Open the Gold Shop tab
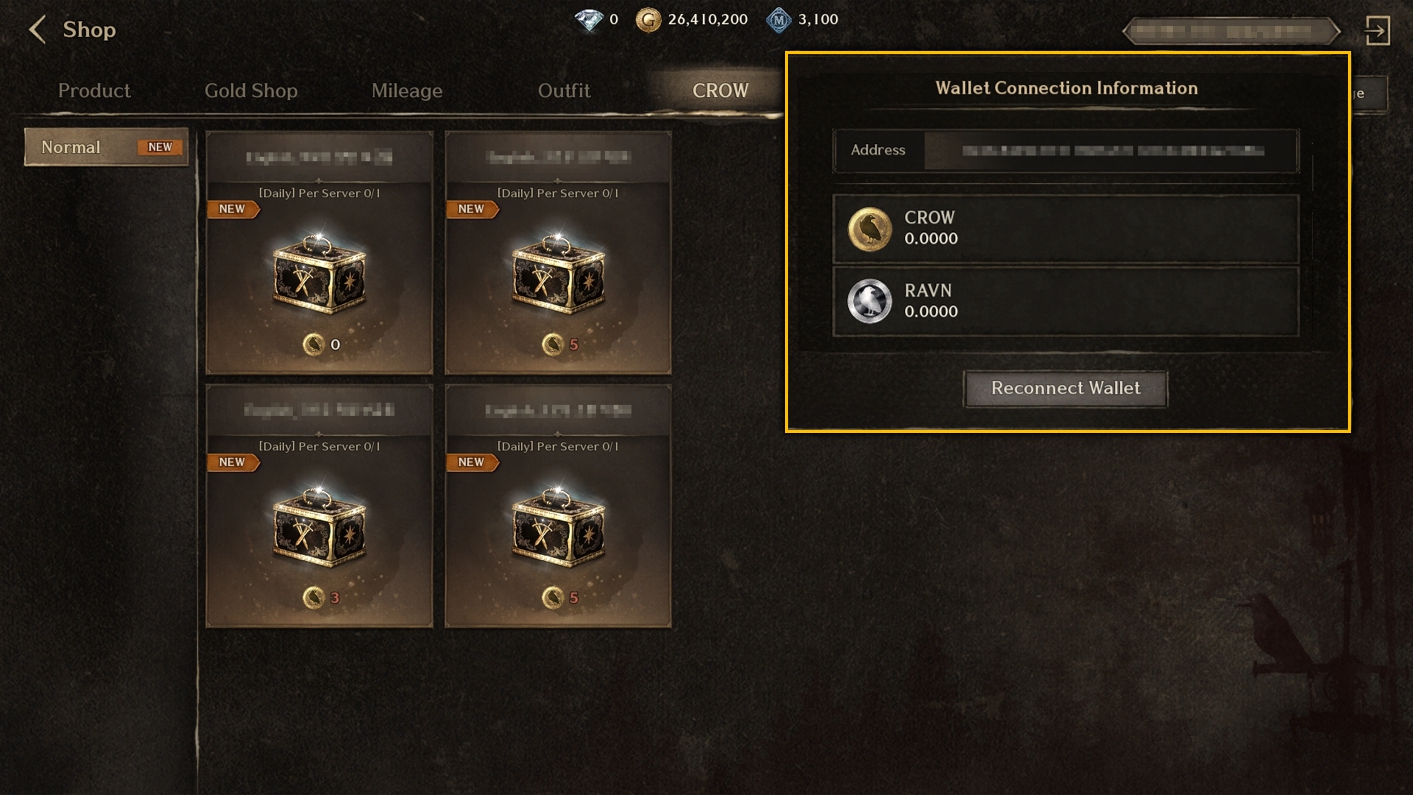1413x795 pixels. (251, 91)
